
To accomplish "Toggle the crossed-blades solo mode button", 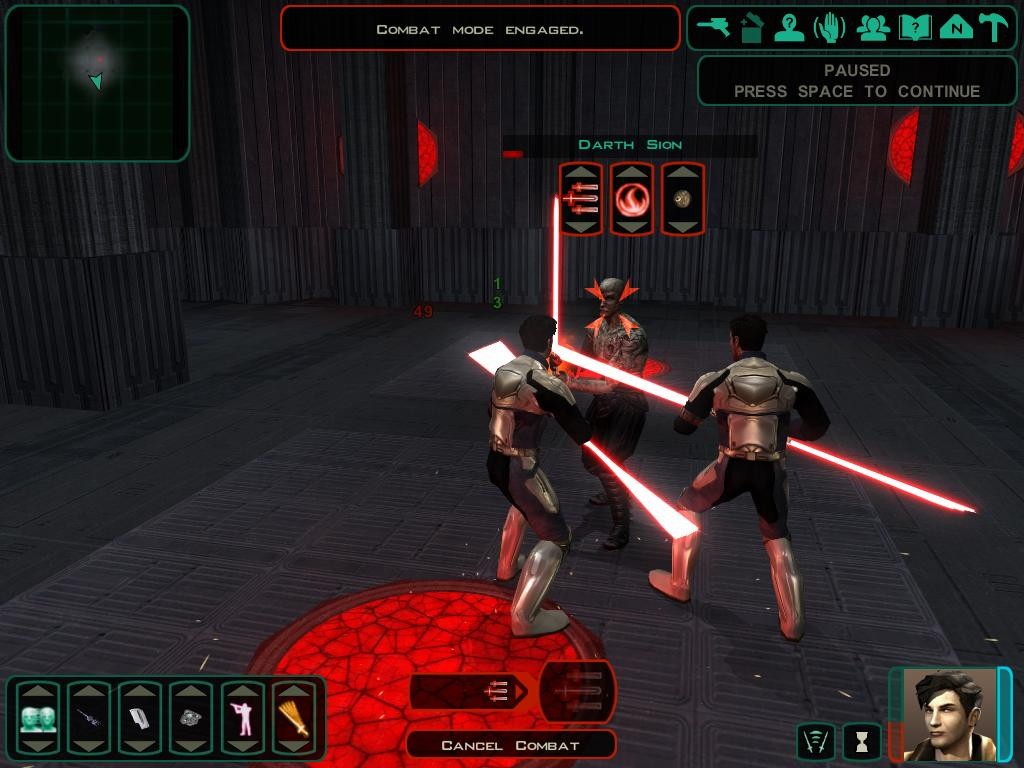I will tap(815, 741).
